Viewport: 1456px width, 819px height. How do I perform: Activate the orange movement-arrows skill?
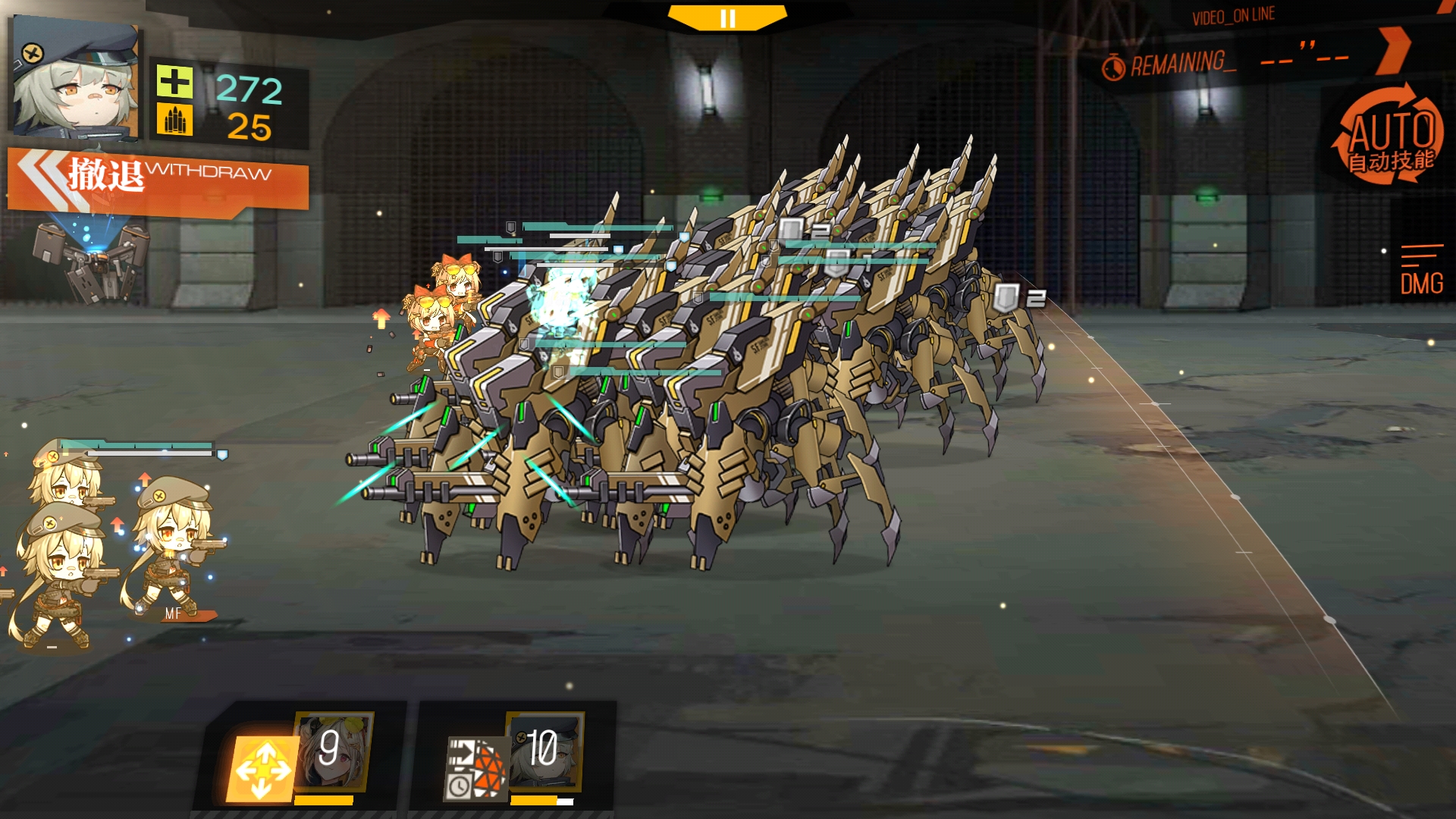tap(262, 769)
